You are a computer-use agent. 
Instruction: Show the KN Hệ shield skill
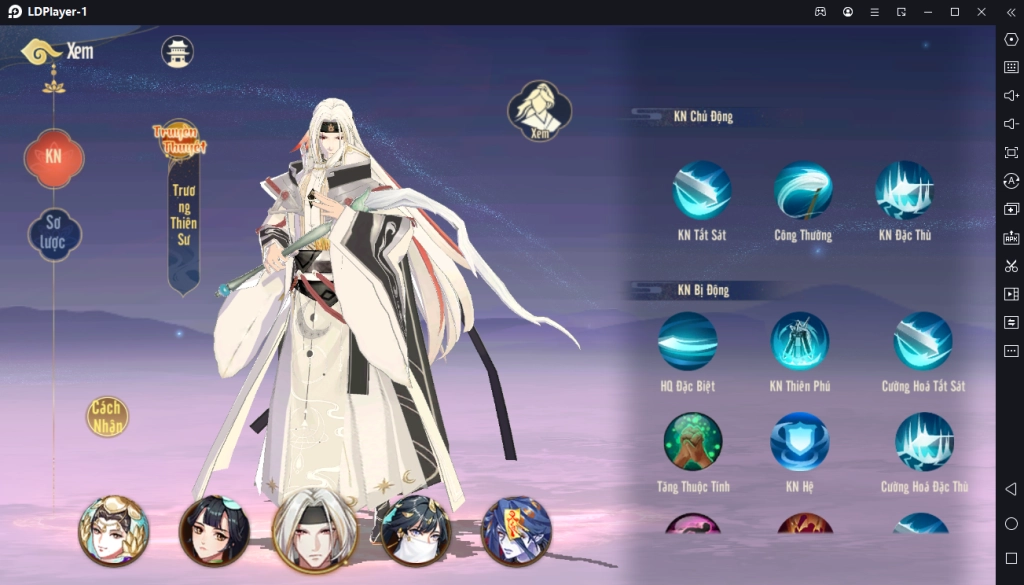tap(800, 441)
